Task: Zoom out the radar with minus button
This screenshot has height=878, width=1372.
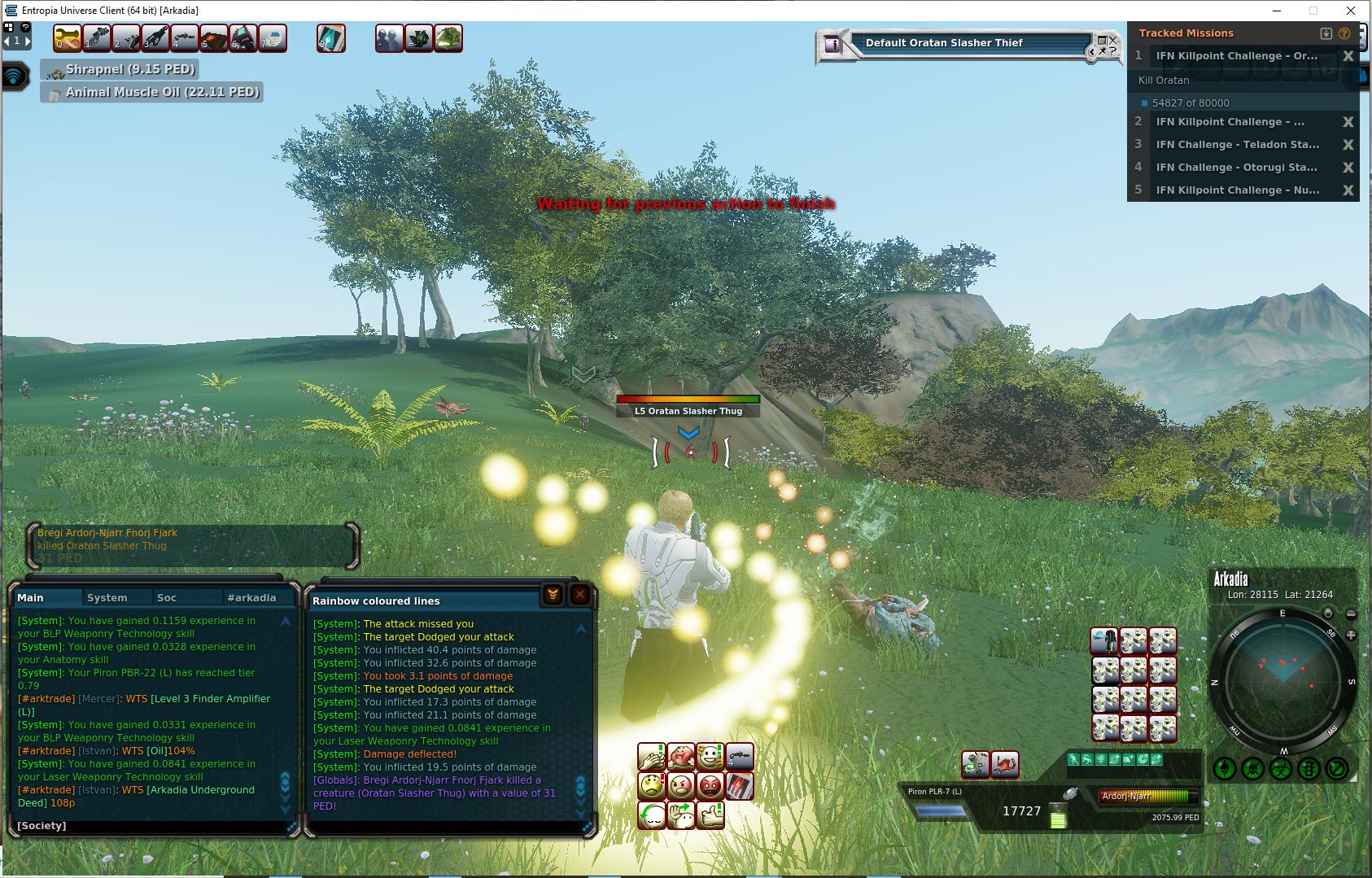Action: point(1351,614)
